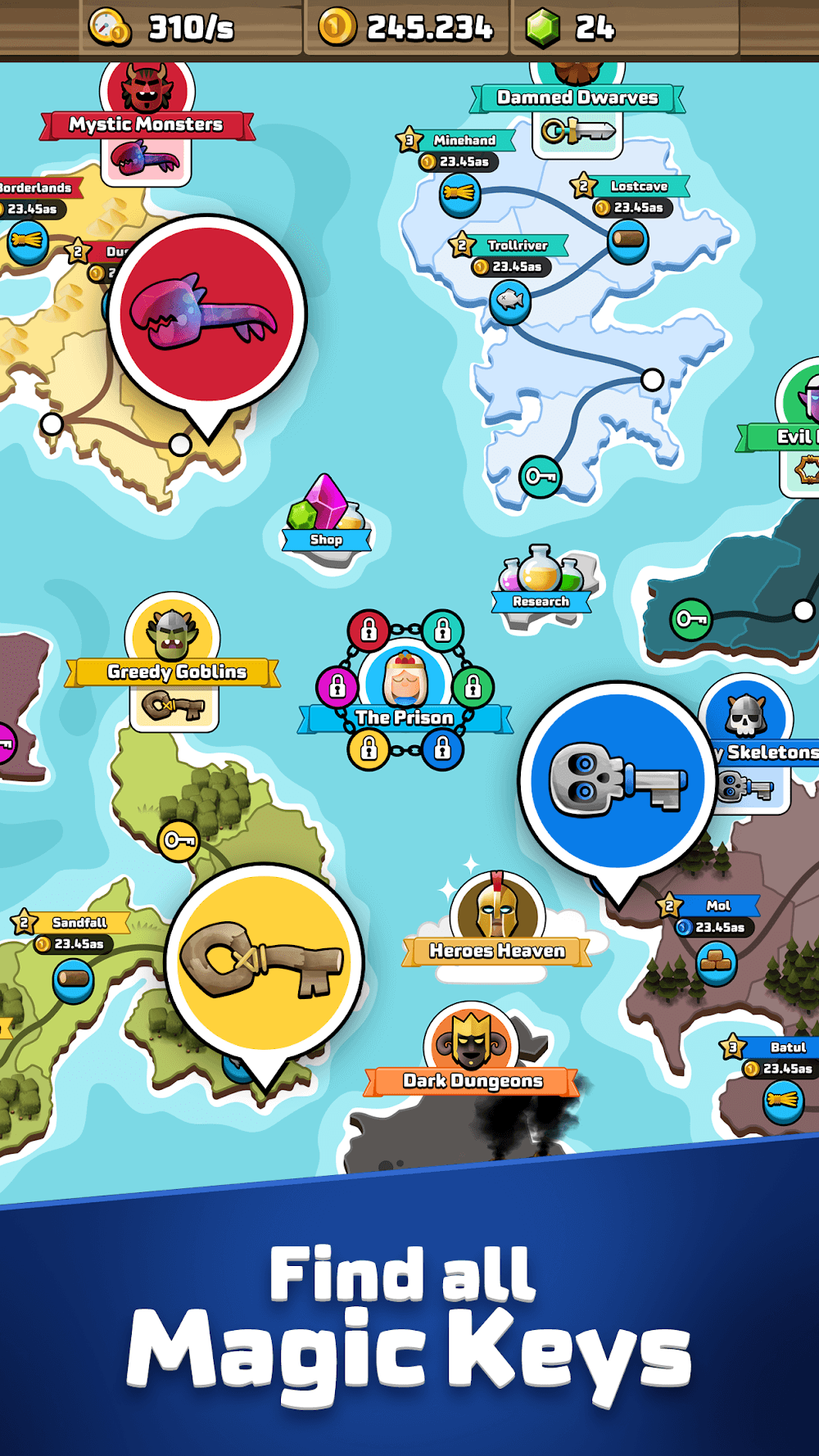The height and width of the screenshot is (1456, 819).
Task: Choose the Batul level node
Action: pyautogui.click(x=782, y=1101)
